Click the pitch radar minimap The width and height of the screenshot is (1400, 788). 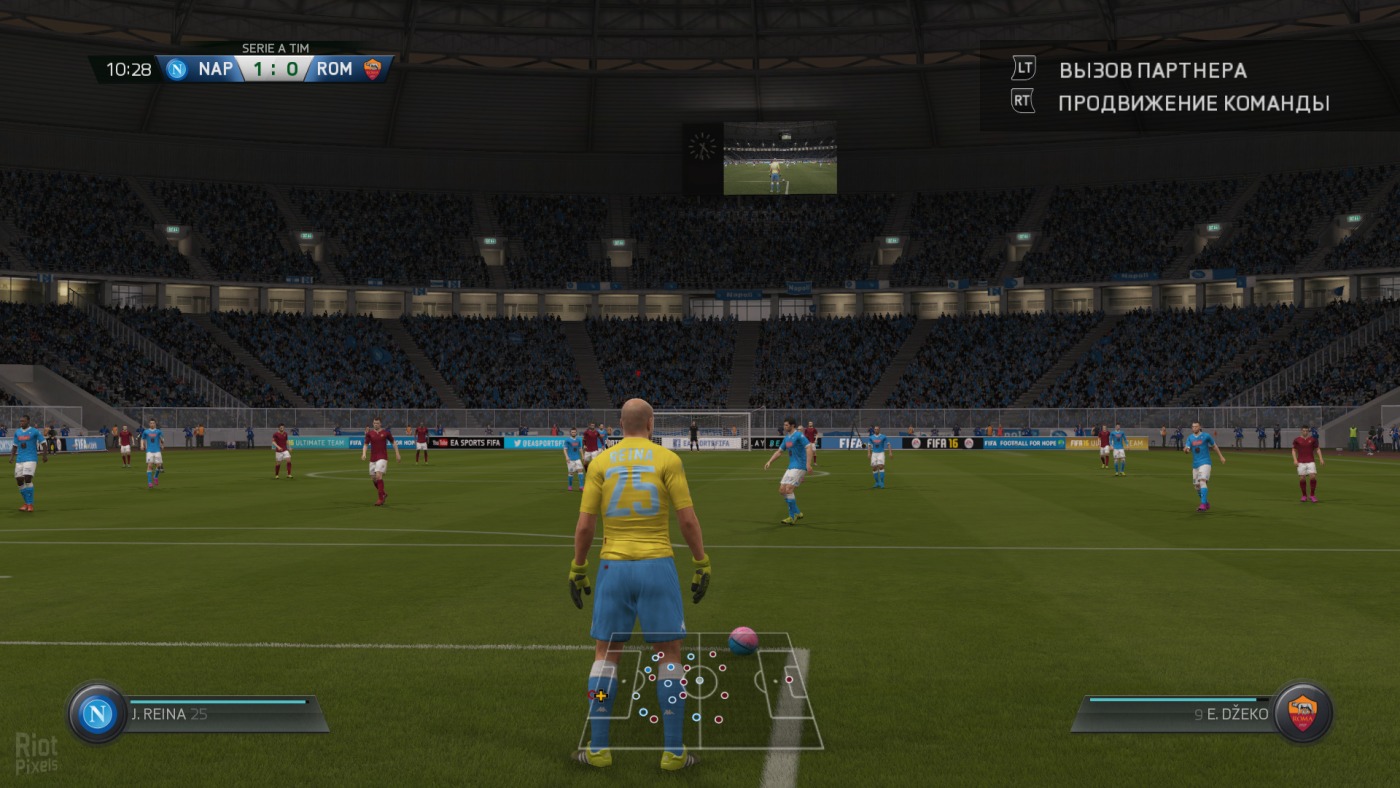701,691
